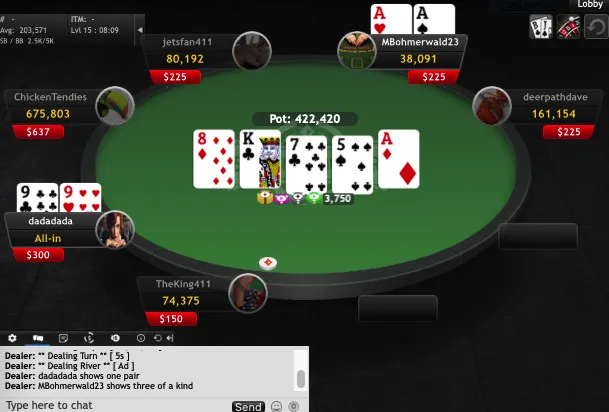Image resolution: width=609 pixels, height=412 pixels.
Task: Click dadadada's avatar portrait
Action: click(x=115, y=229)
